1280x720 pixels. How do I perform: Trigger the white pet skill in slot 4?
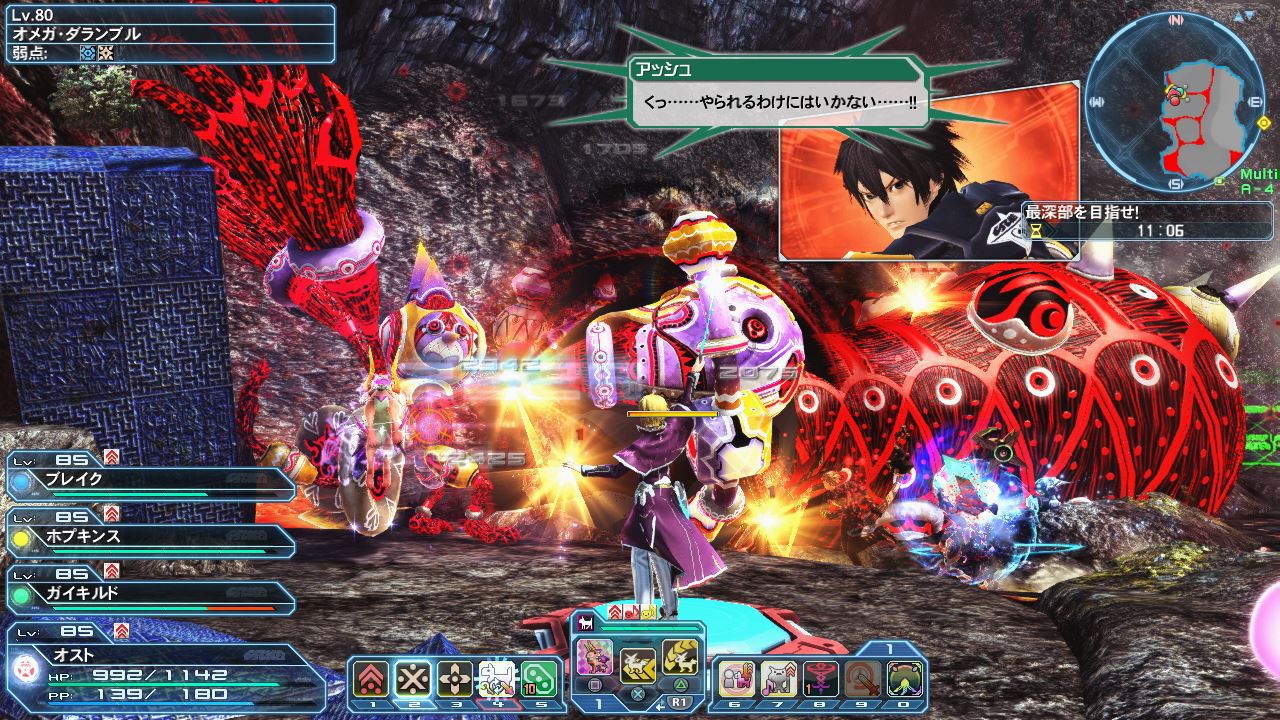click(497, 679)
